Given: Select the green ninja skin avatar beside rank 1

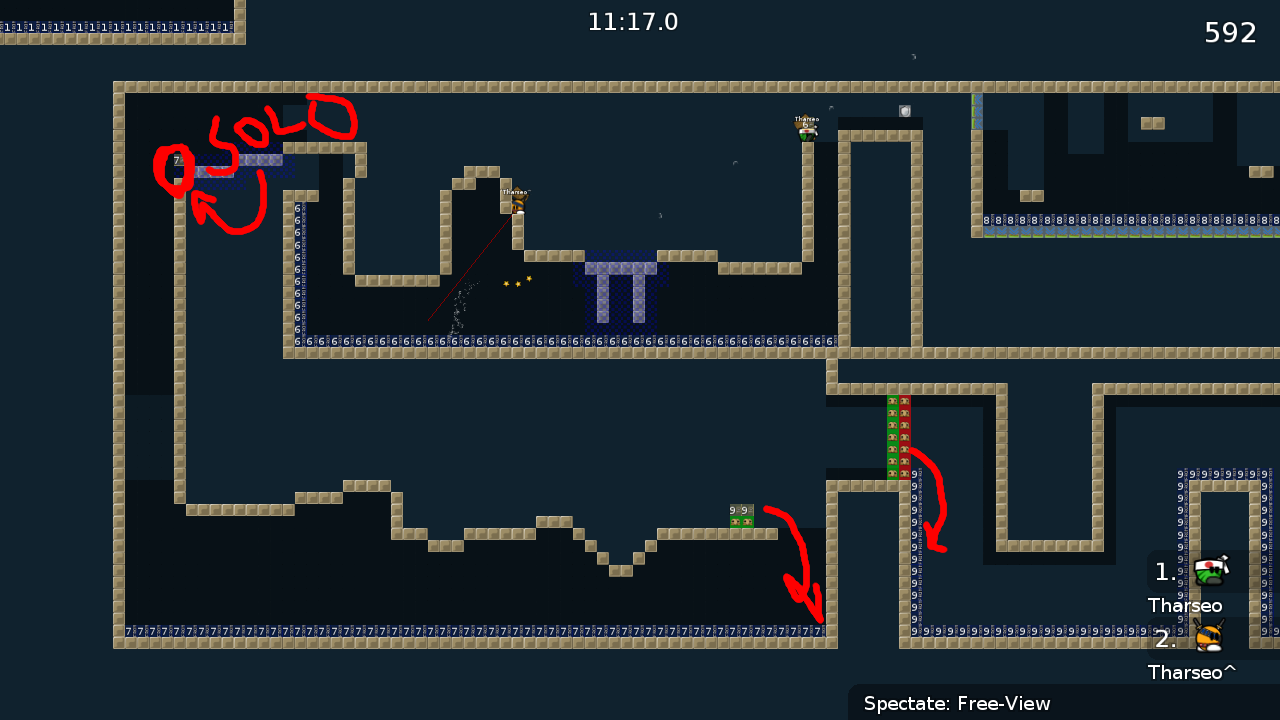Looking at the screenshot, I should [x=1210, y=571].
